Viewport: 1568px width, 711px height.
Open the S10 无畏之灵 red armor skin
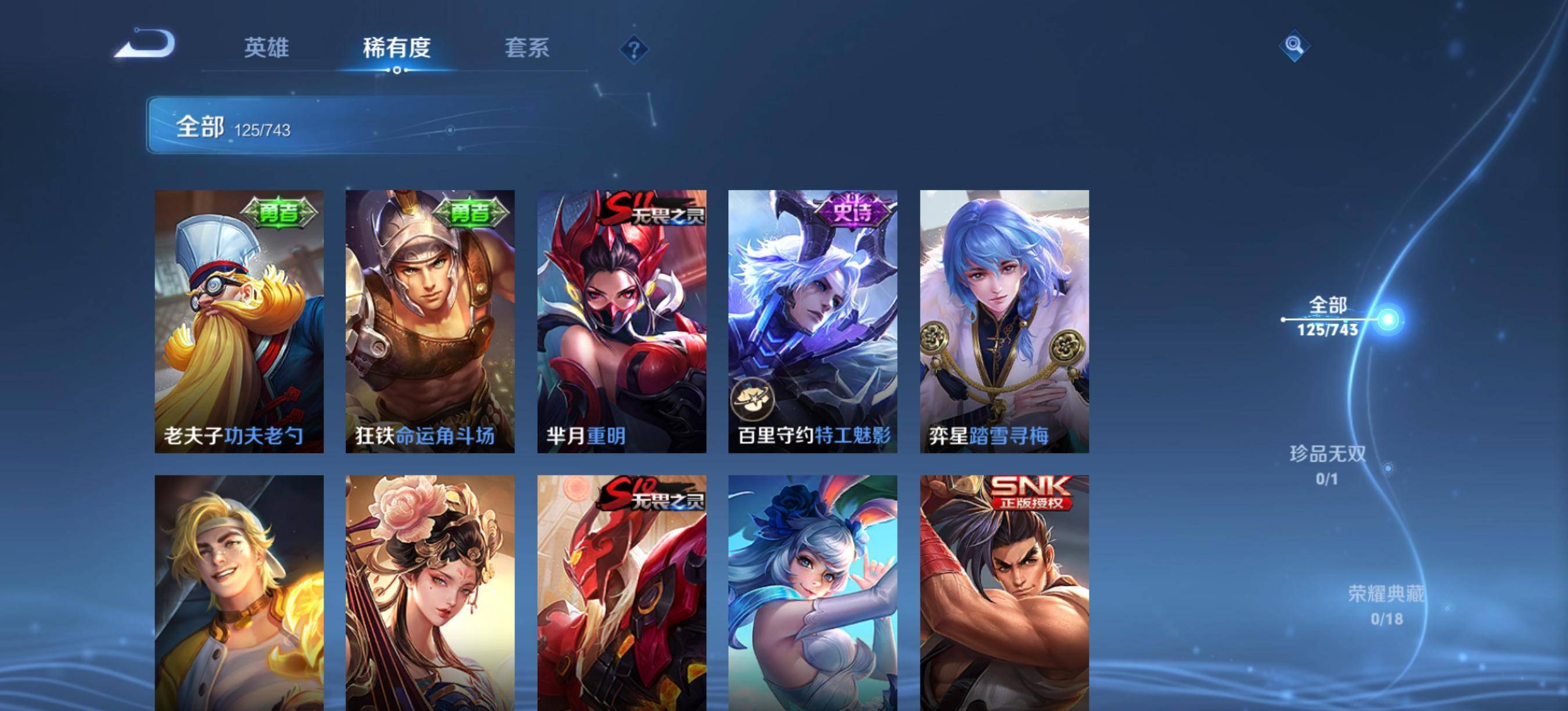tap(621, 592)
